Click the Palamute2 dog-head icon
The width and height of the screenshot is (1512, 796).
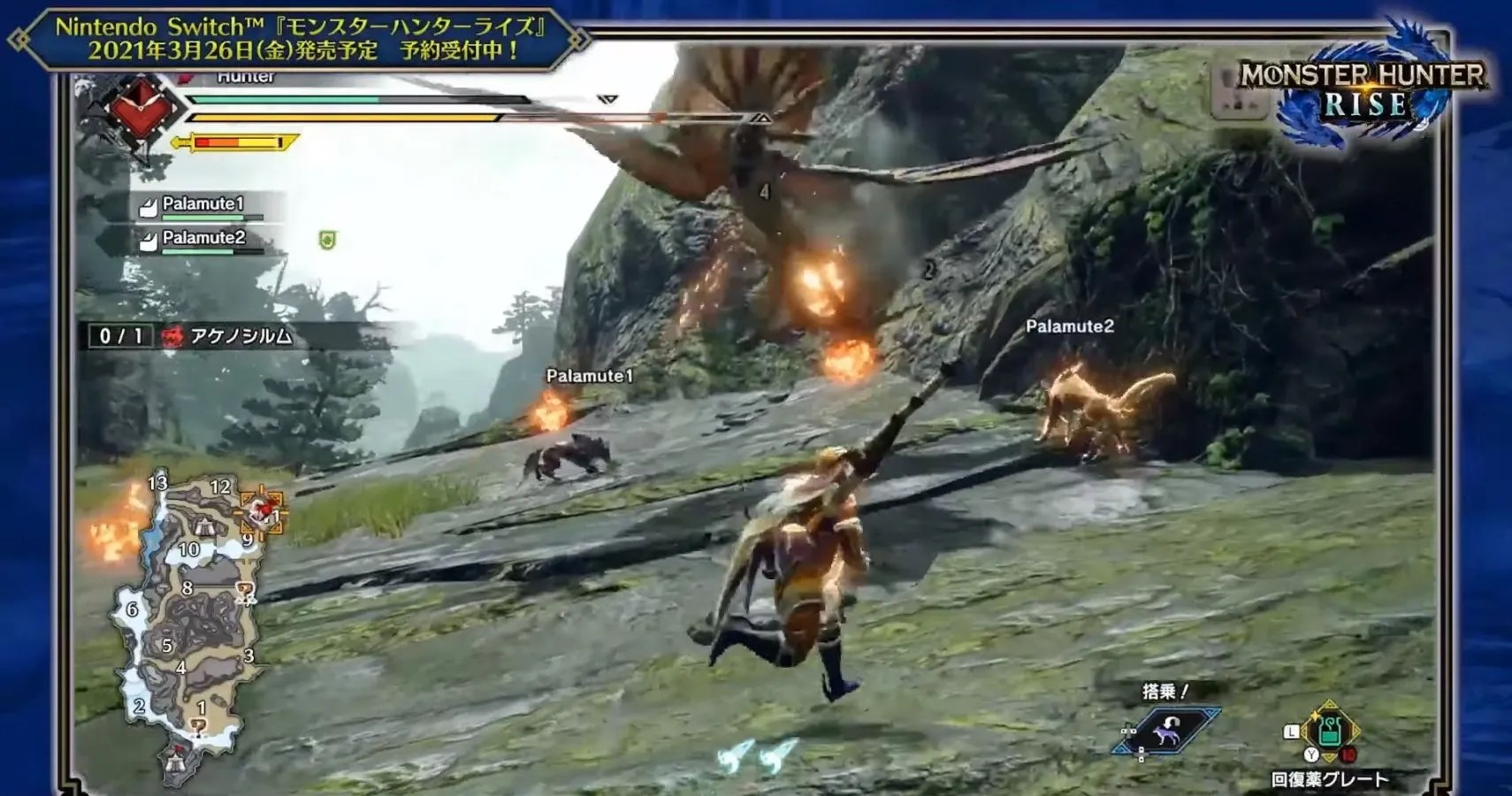point(149,241)
